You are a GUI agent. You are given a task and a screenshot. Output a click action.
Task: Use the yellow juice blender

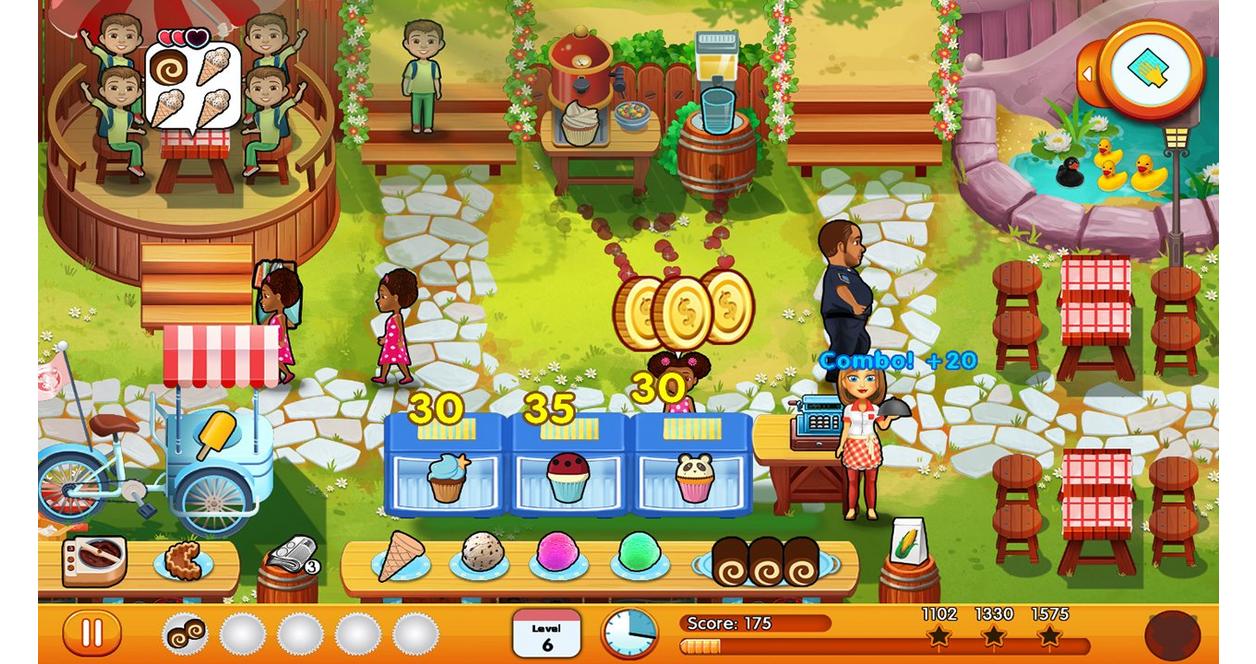[718, 80]
